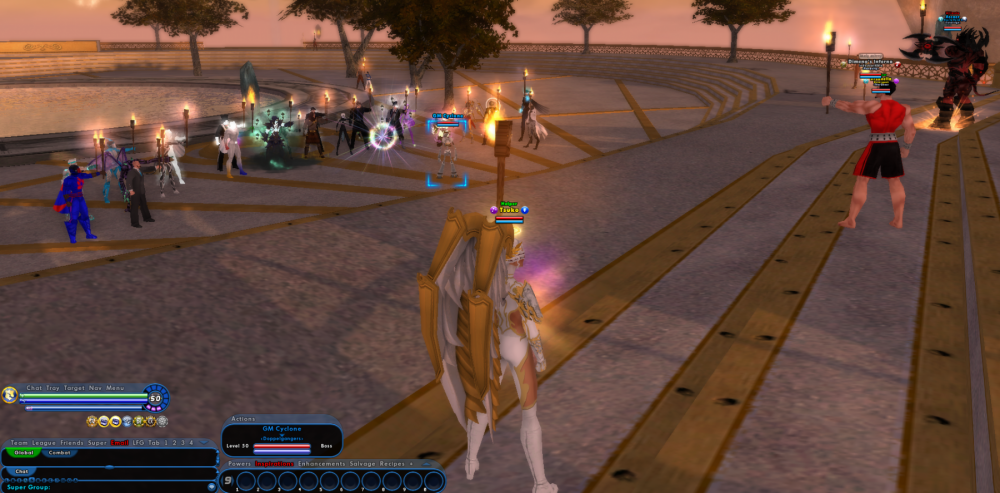The image size is (1000, 493).
Task: Show the Friends list
Action: click(71, 442)
